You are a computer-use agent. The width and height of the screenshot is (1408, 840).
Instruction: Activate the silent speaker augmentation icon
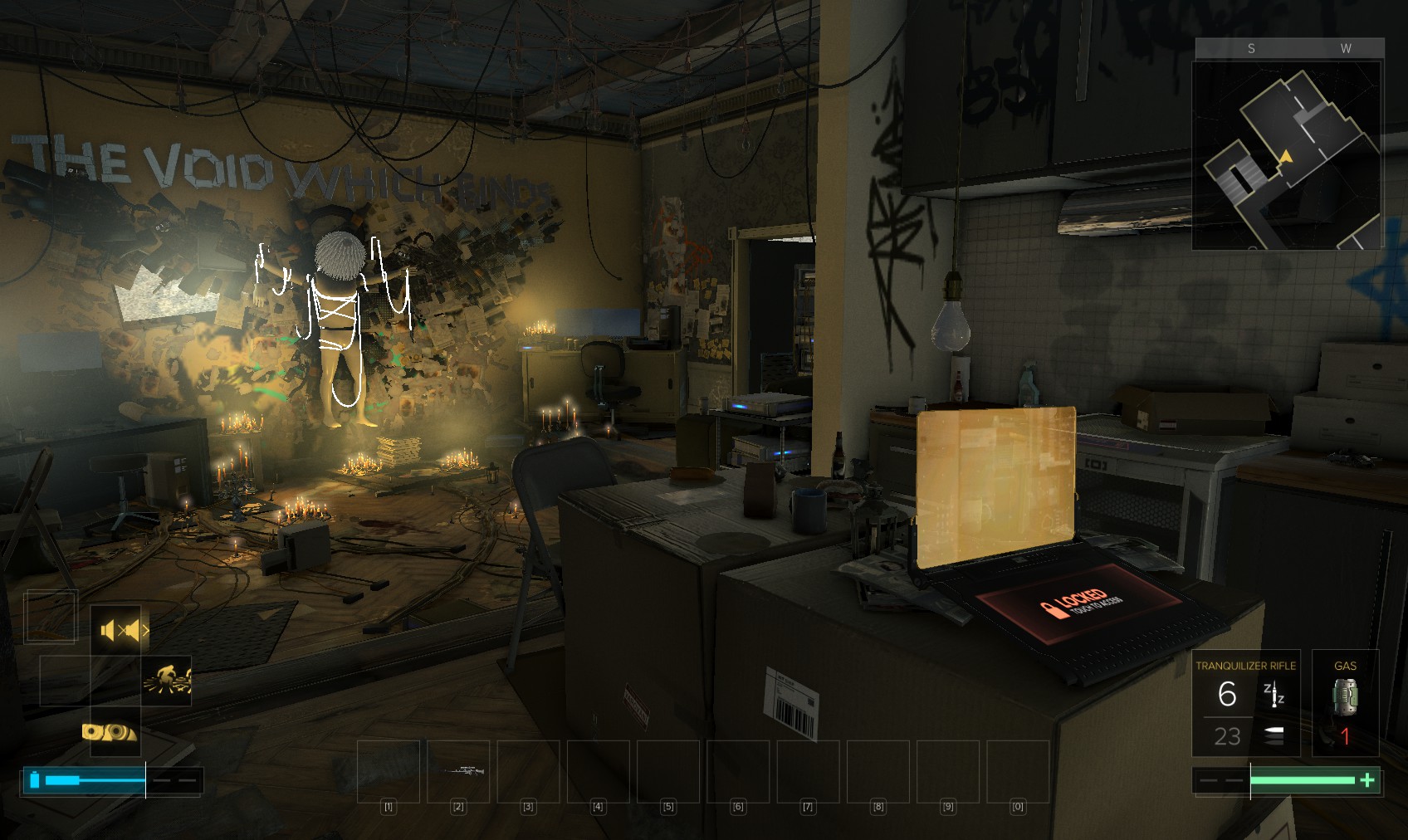[x=116, y=631]
